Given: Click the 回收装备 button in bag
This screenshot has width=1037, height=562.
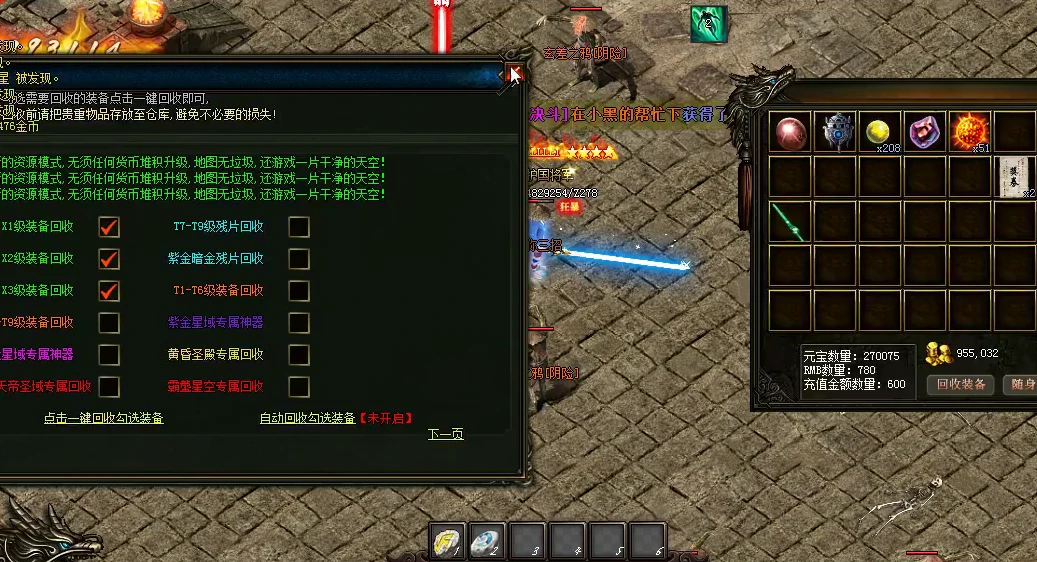Looking at the screenshot, I should pos(961,384).
